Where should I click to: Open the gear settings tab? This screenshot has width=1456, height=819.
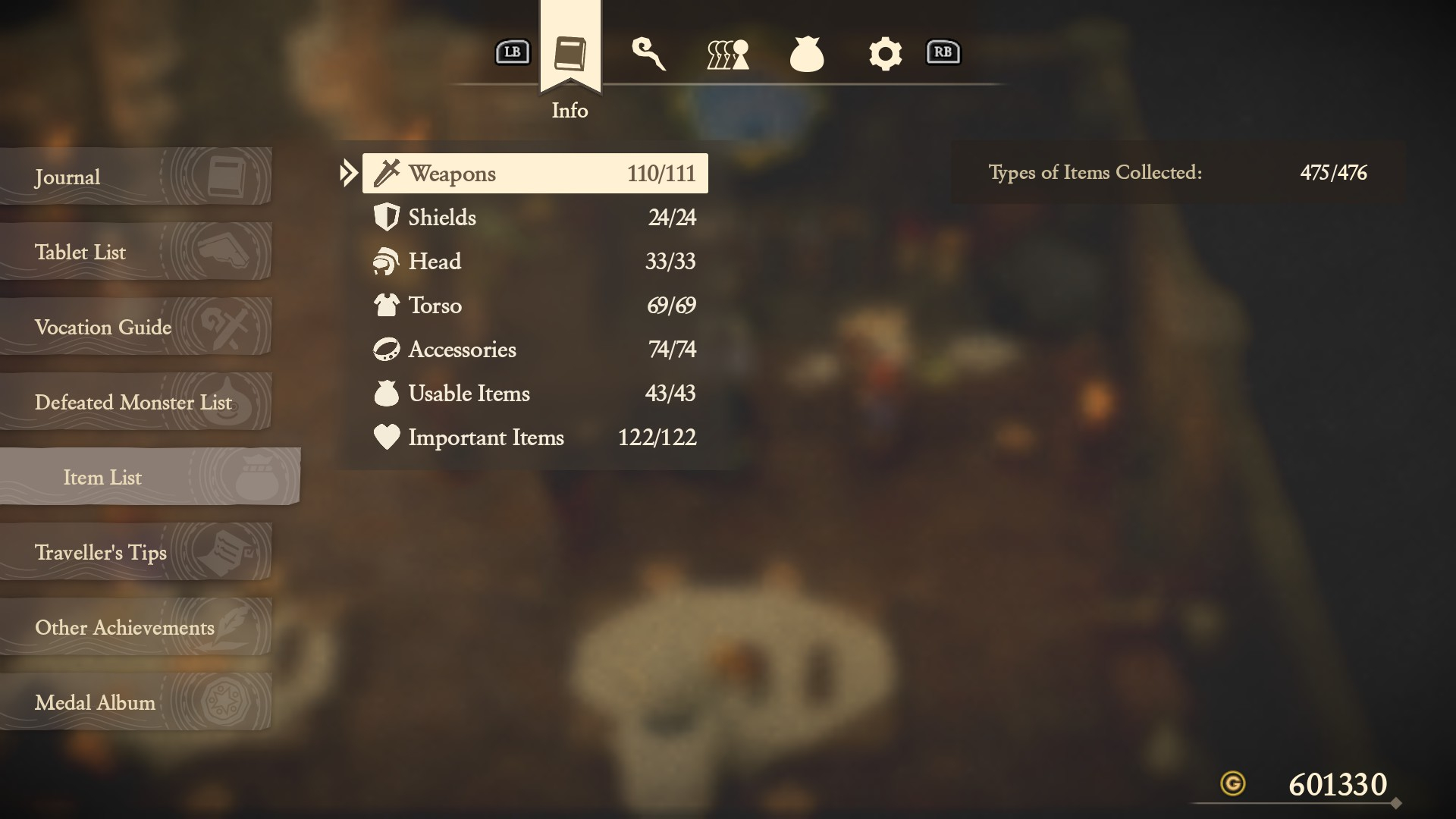tap(885, 54)
